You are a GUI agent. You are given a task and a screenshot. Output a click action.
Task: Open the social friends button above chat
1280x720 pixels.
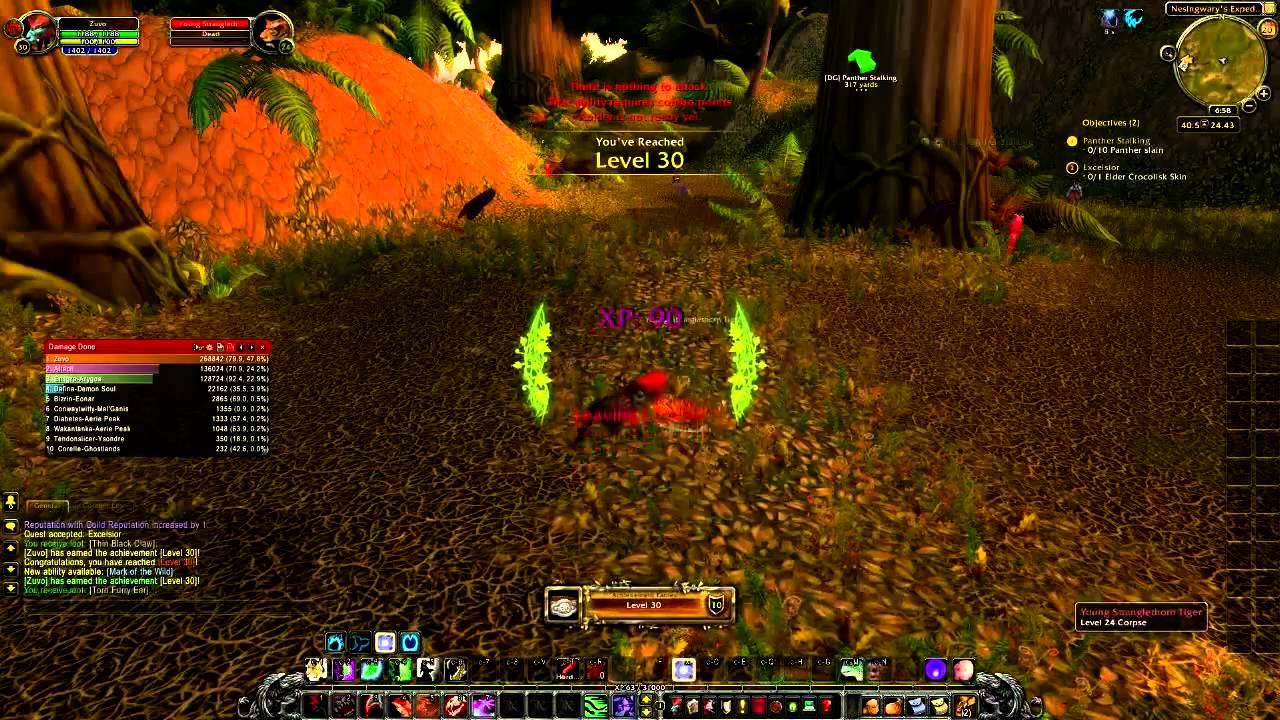pos(11,502)
